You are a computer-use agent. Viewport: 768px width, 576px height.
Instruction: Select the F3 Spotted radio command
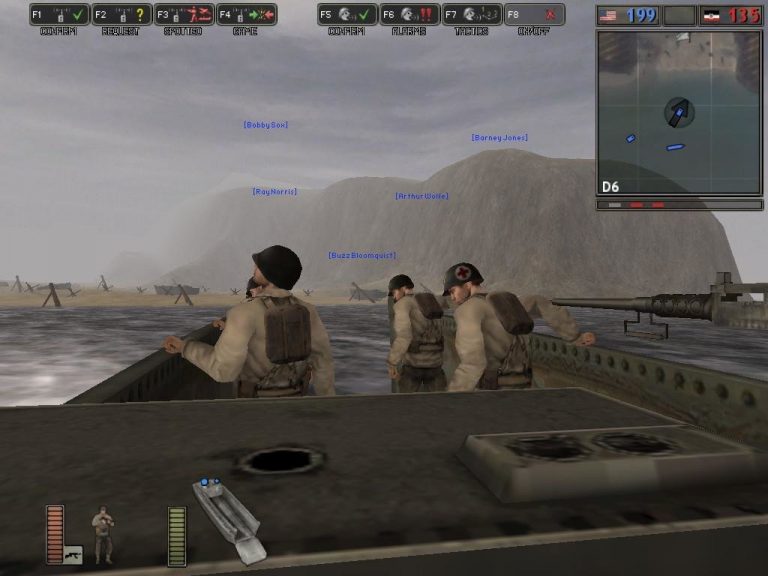pos(184,15)
